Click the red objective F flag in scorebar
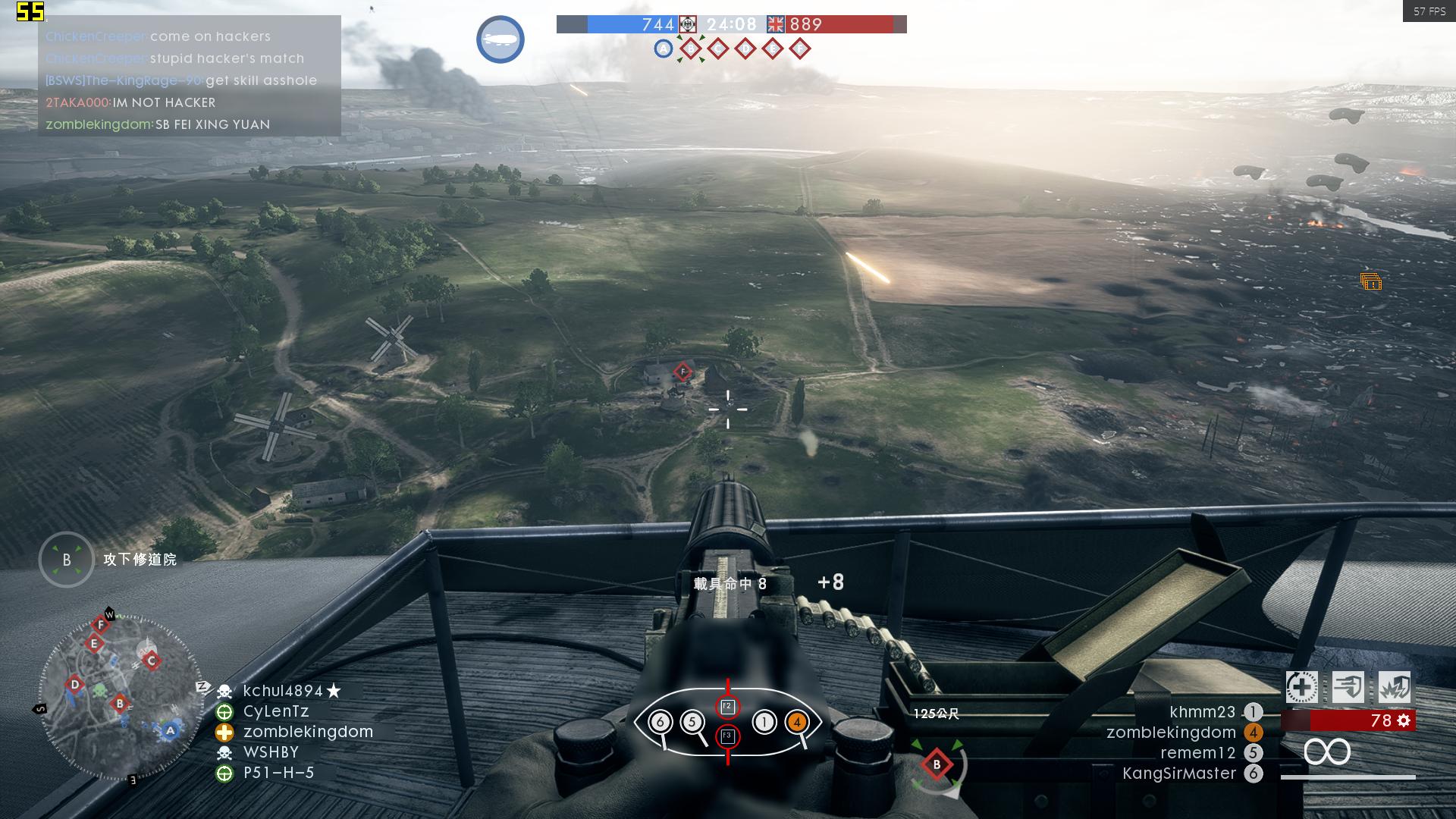1456x819 pixels. click(x=799, y=49)
